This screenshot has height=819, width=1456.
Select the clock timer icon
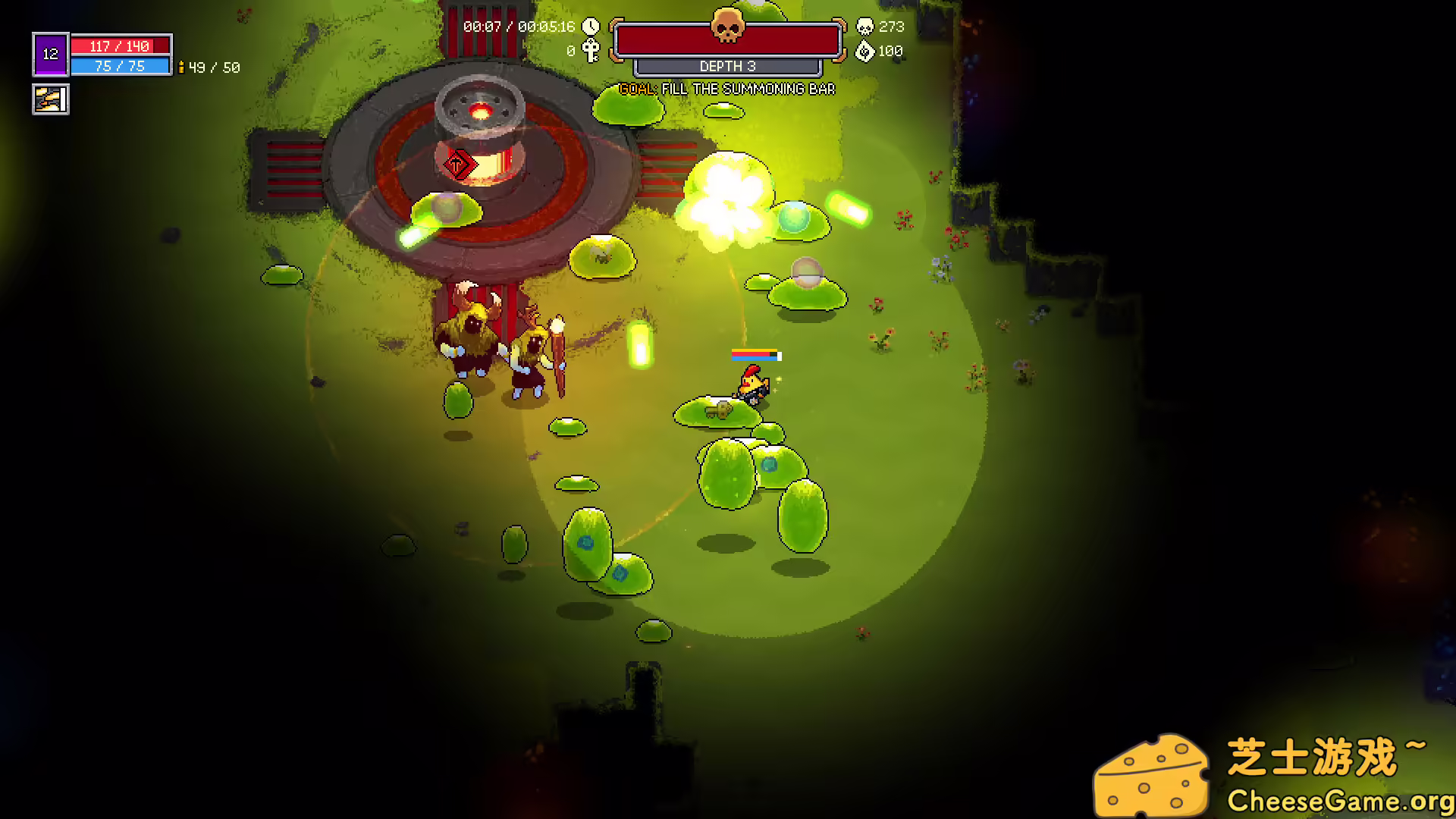[591, 25]
